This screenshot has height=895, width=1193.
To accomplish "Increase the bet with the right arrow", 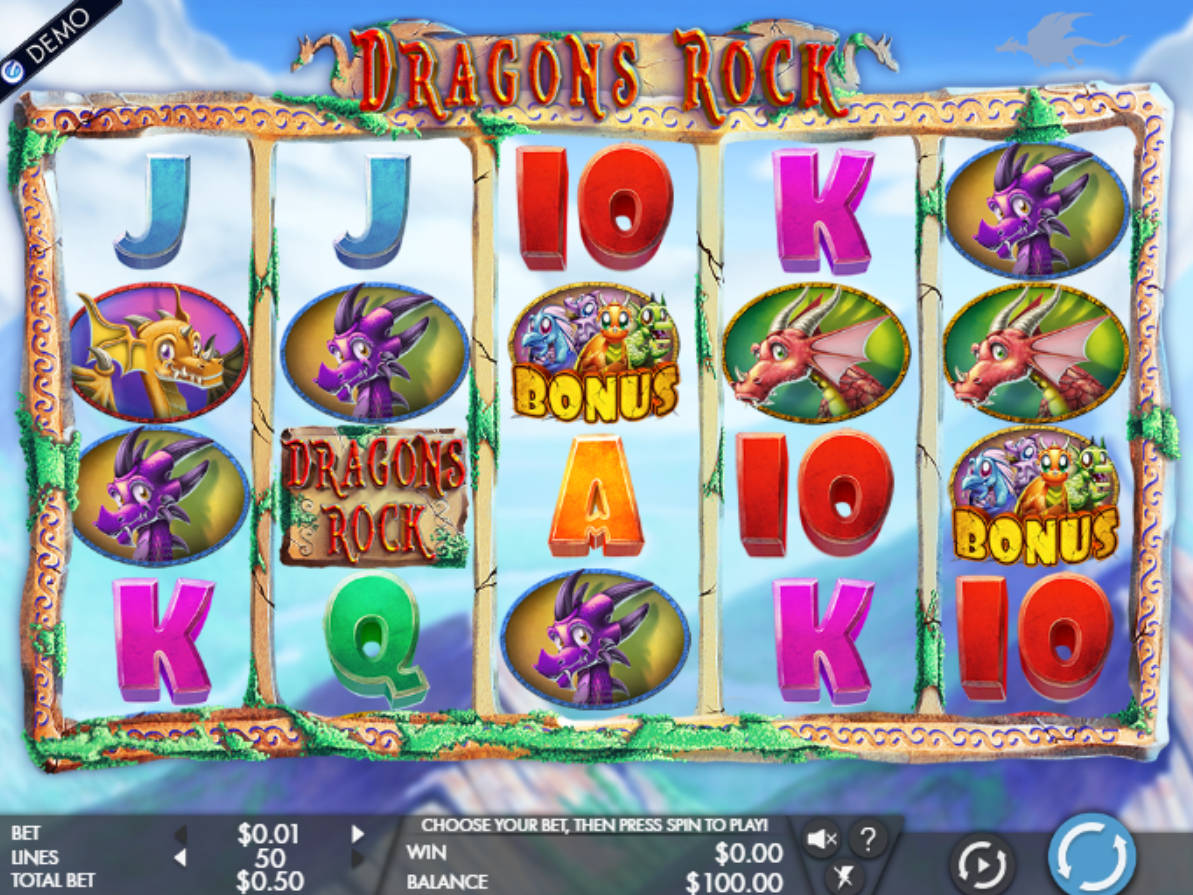I will (x=358, y=833).
